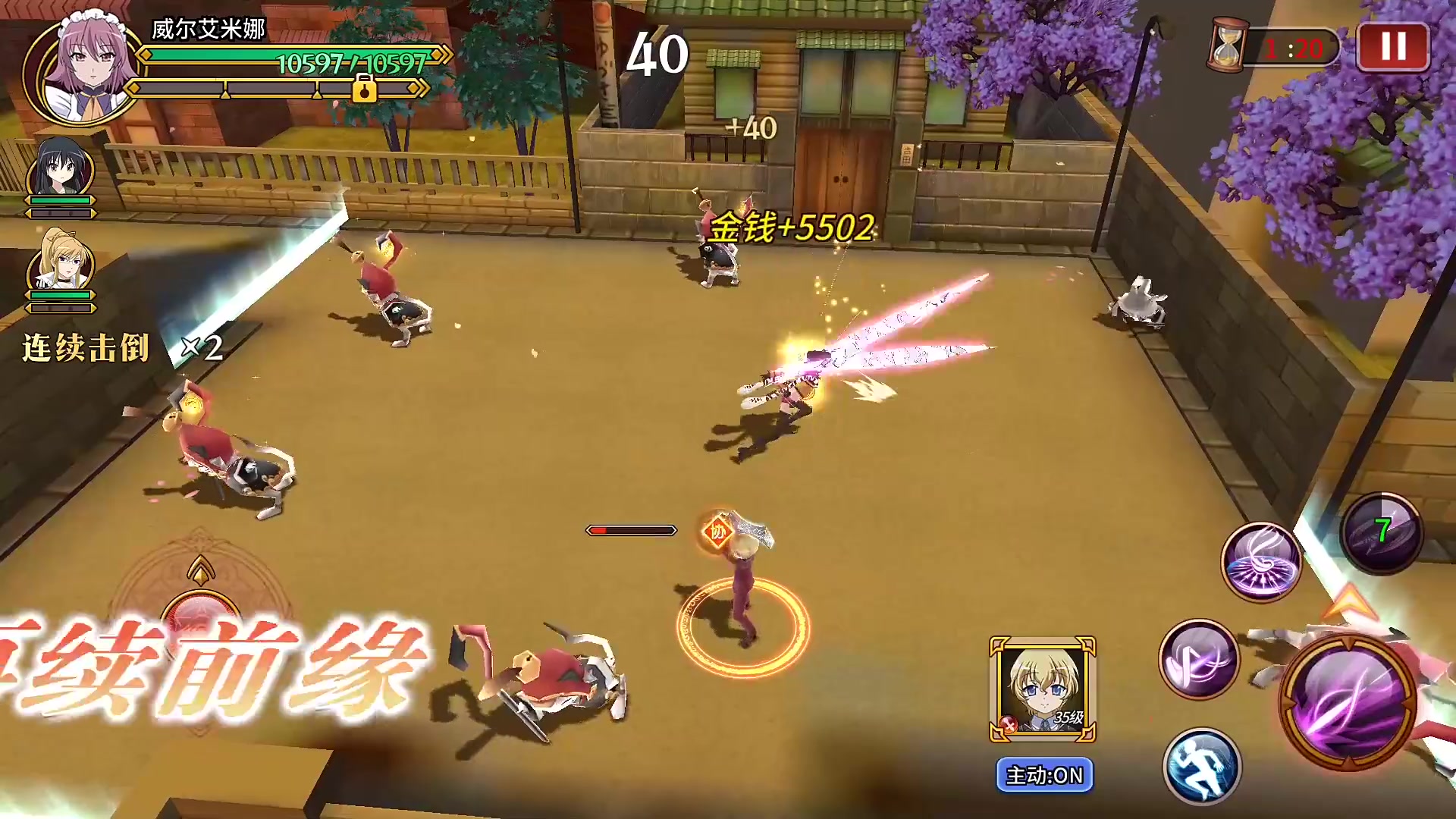
Task: Activate the large purple slash attack button
Action: [1348, 704]
